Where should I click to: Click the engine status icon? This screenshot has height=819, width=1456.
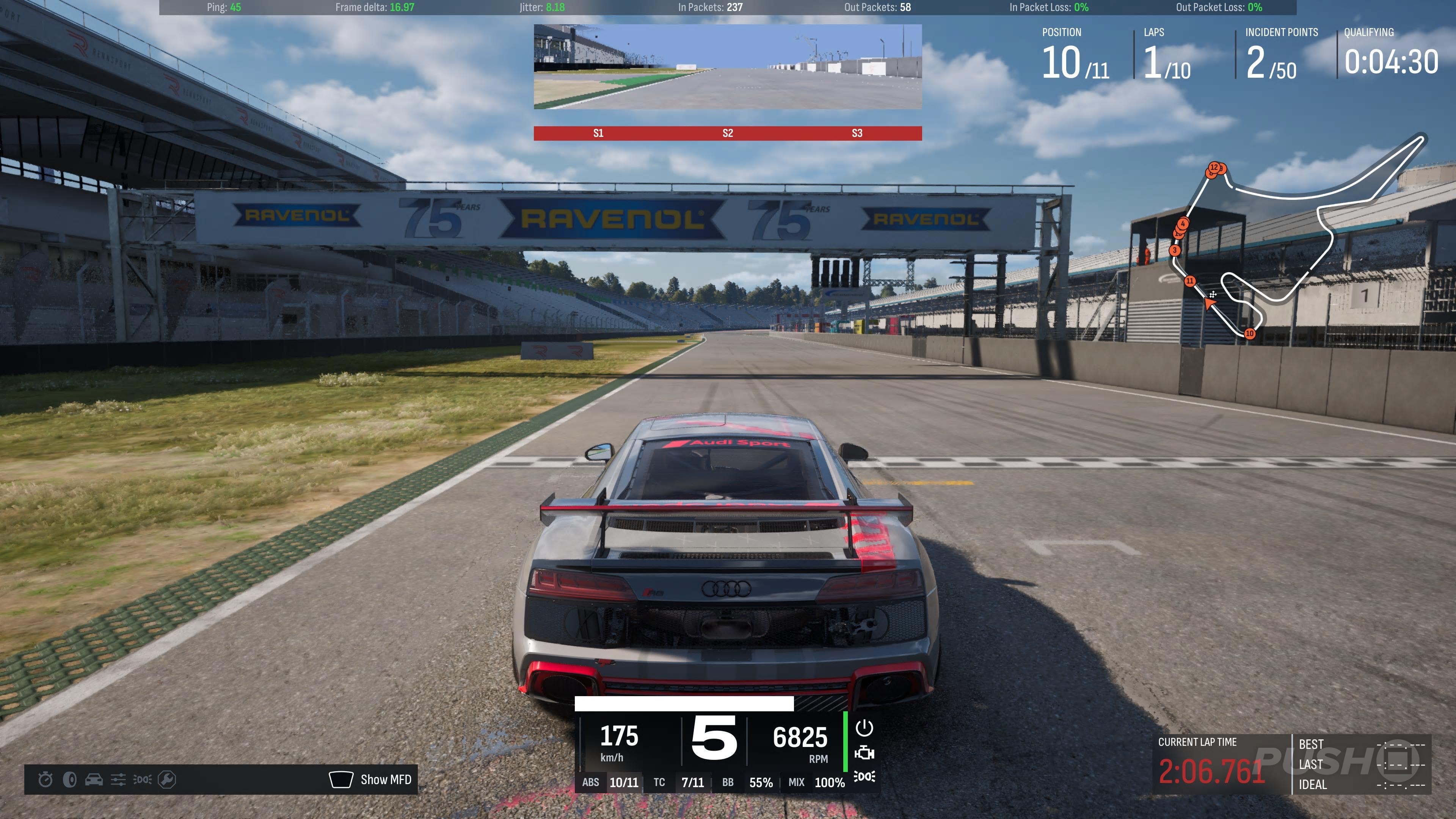click(864, 753)
